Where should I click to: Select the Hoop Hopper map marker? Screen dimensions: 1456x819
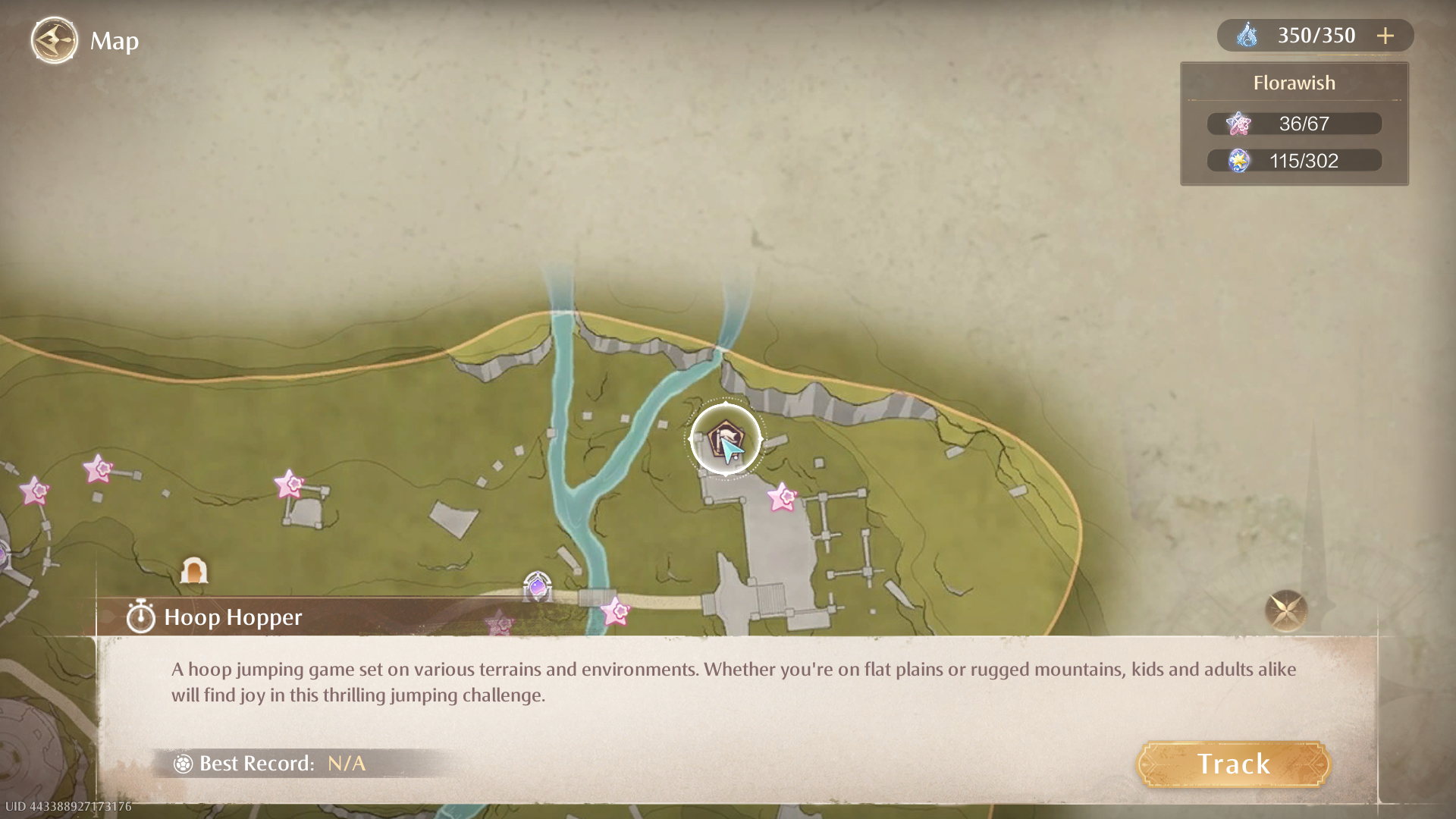725,439
